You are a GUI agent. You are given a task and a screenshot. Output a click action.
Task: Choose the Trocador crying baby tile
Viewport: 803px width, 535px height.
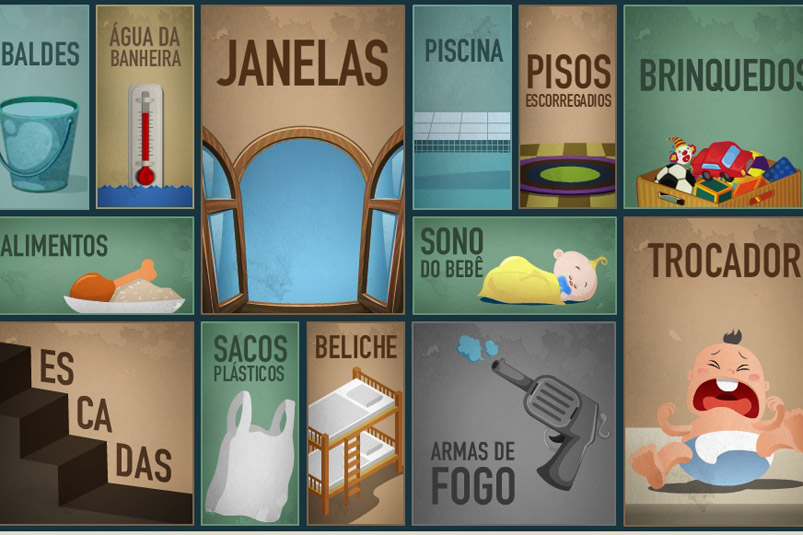[712, 370]
